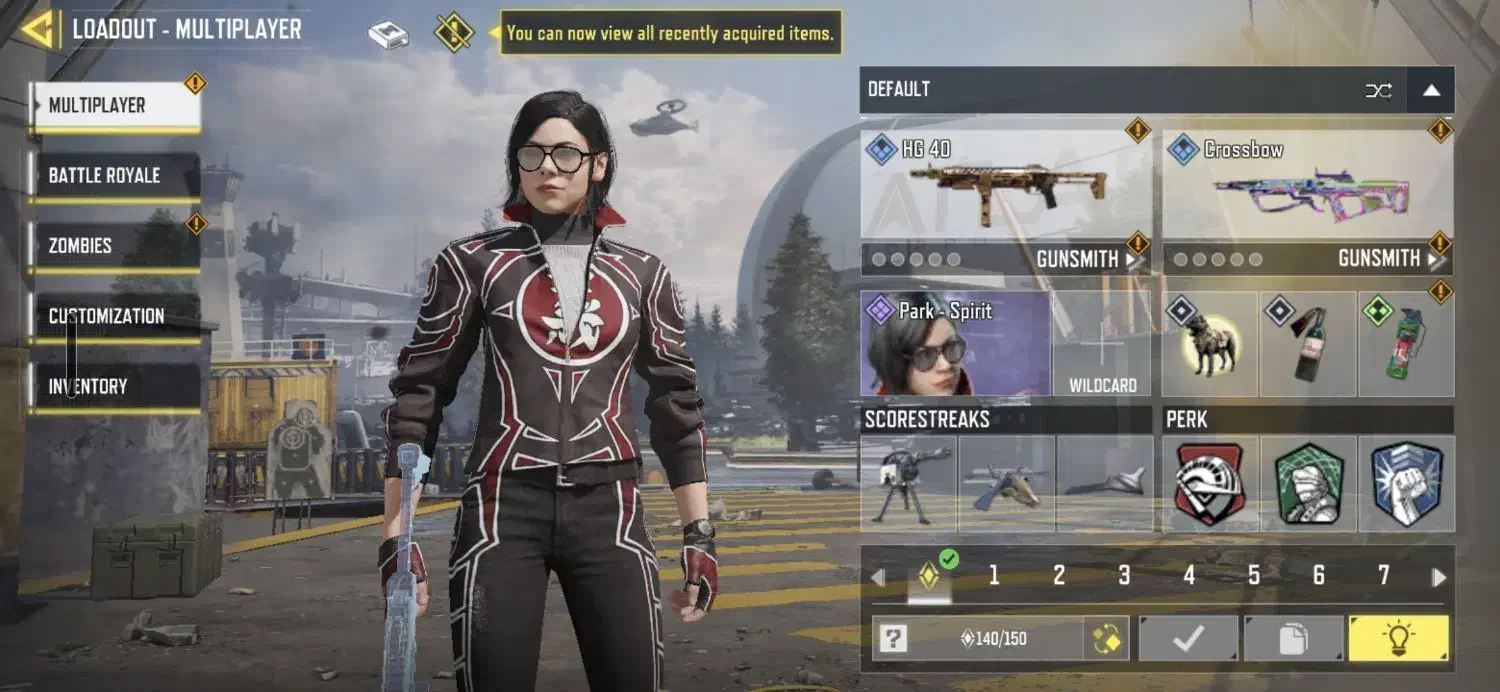Open Gunsmith for the Crossbow
The image size is (1500, 692).
(x=1386, y=260)
